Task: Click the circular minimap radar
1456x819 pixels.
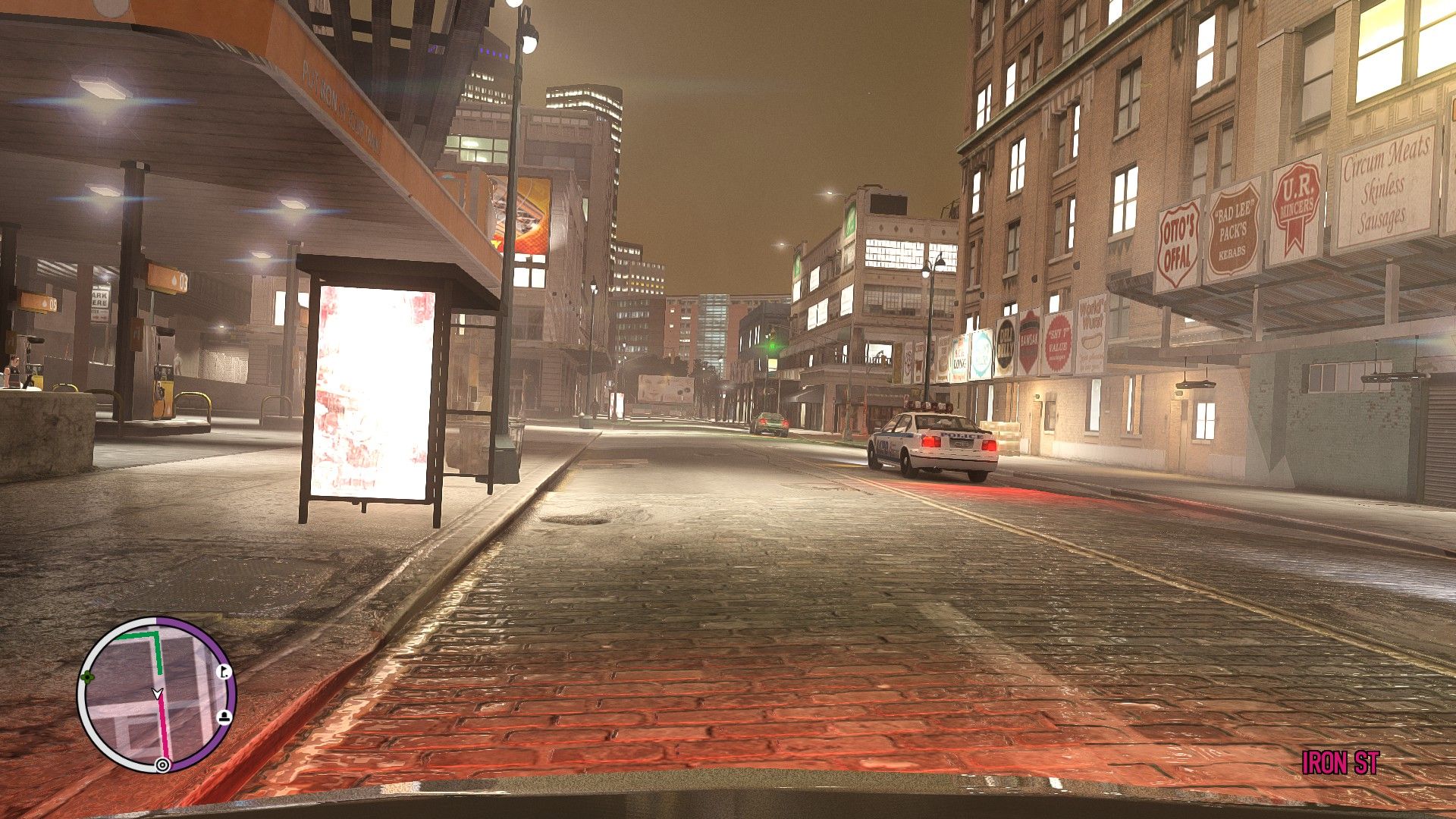Action: click(156, 695)
